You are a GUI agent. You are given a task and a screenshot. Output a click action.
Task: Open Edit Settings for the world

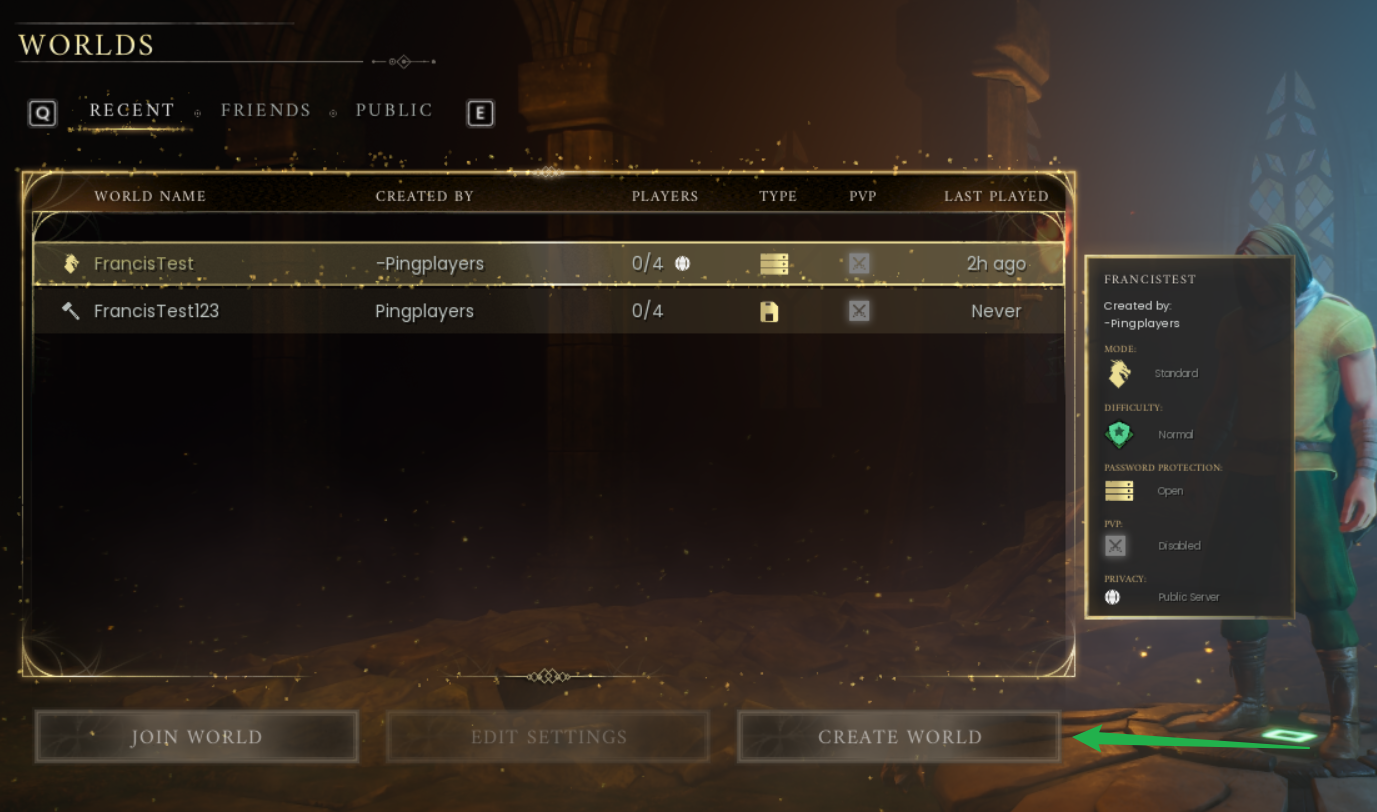(548, 737)
